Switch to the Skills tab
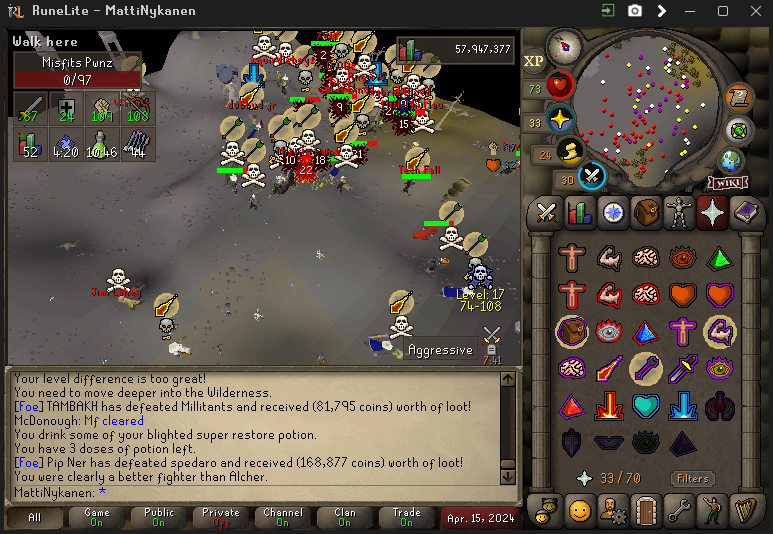Screen dimensions: 773x534 click(x=579, y=212)
